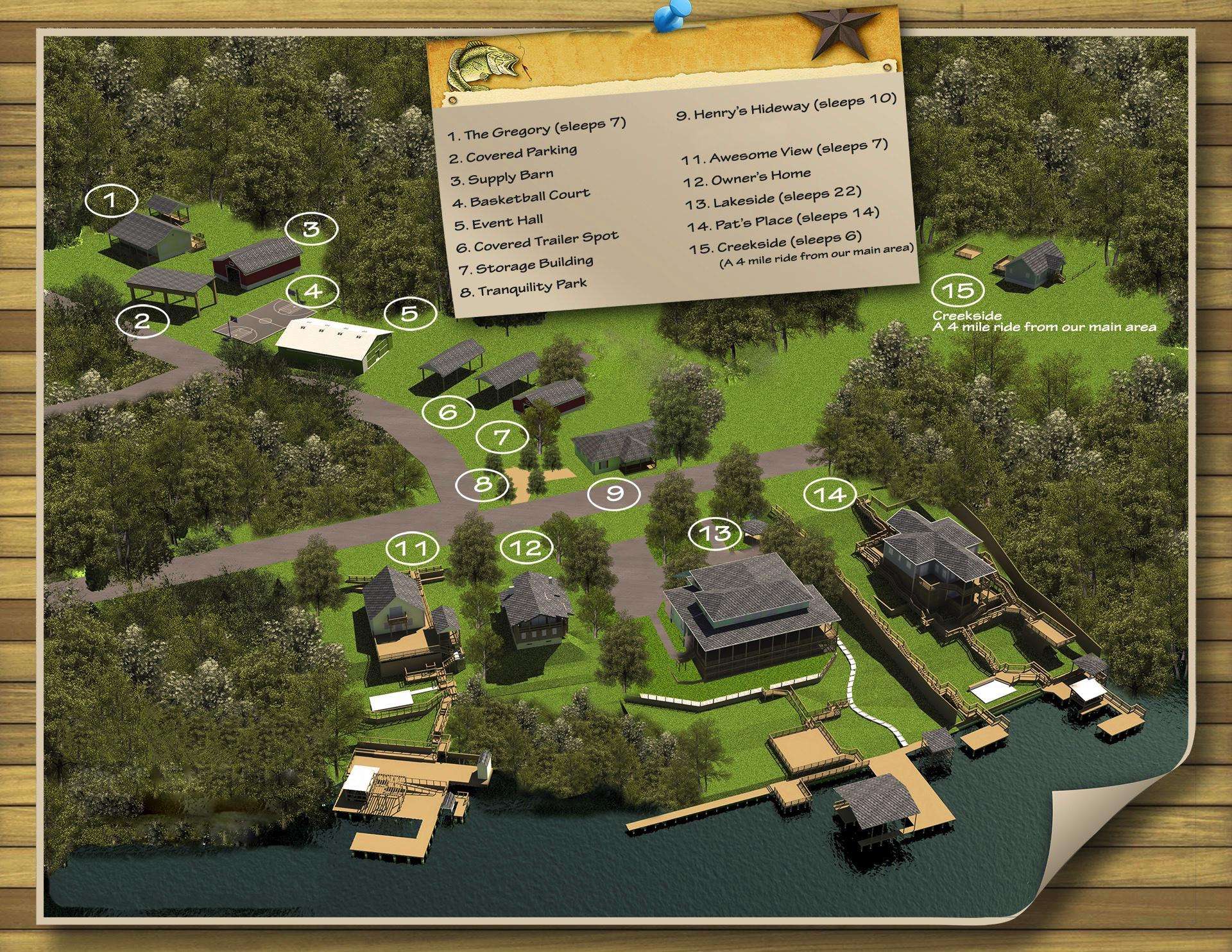Viewport: 1232px width, 952px height.
Task: Select The Gregory legend entry
Action: point(536,128)
